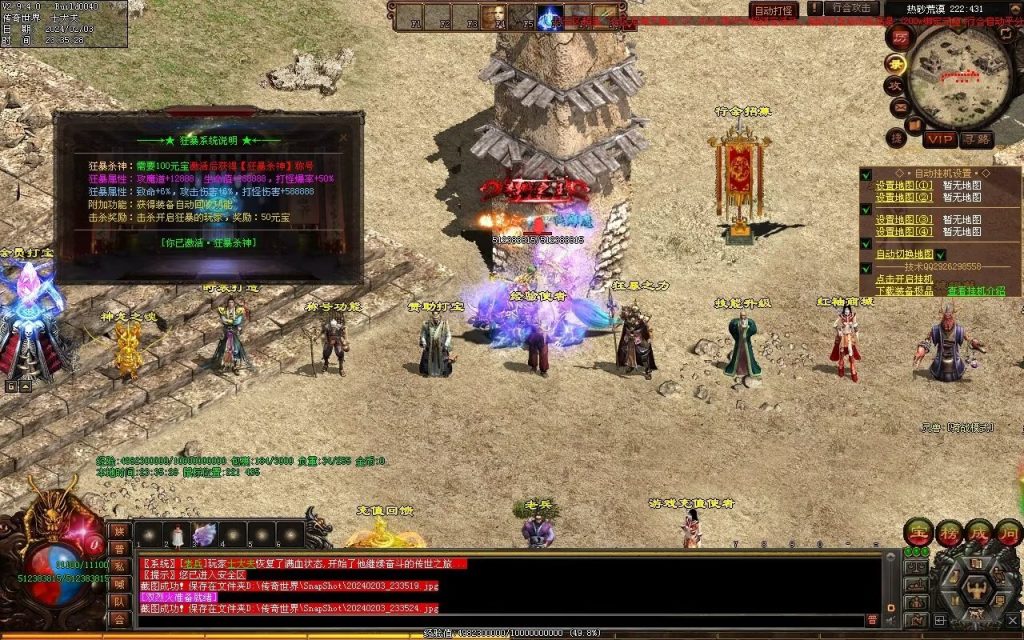Switch chat to the 喊 shout channel
The image size is (1024, 640).
click(119, 583)
